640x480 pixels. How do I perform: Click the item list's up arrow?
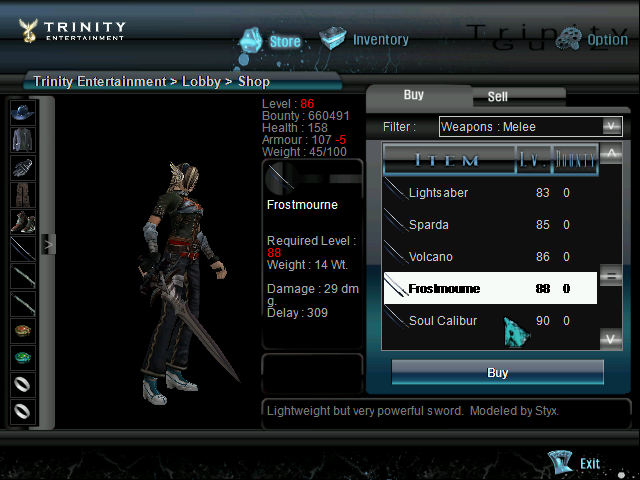611,153
